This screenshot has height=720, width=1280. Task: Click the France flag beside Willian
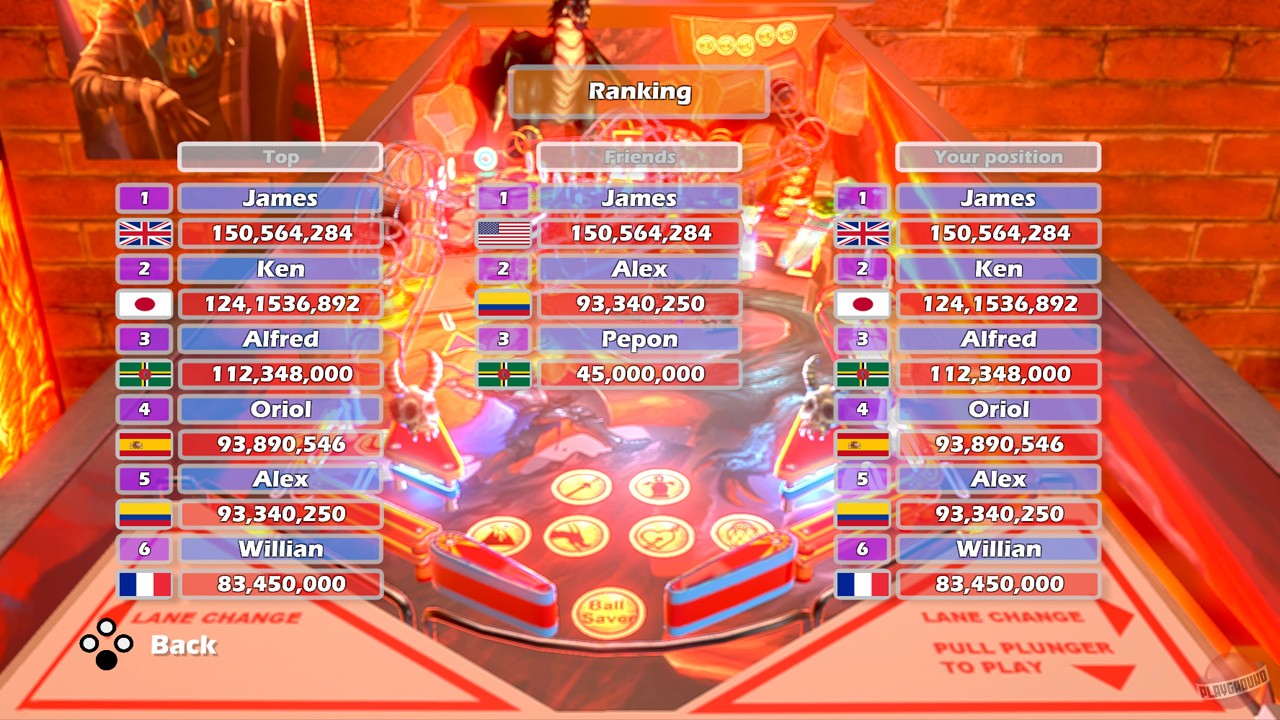pos(143,584)
